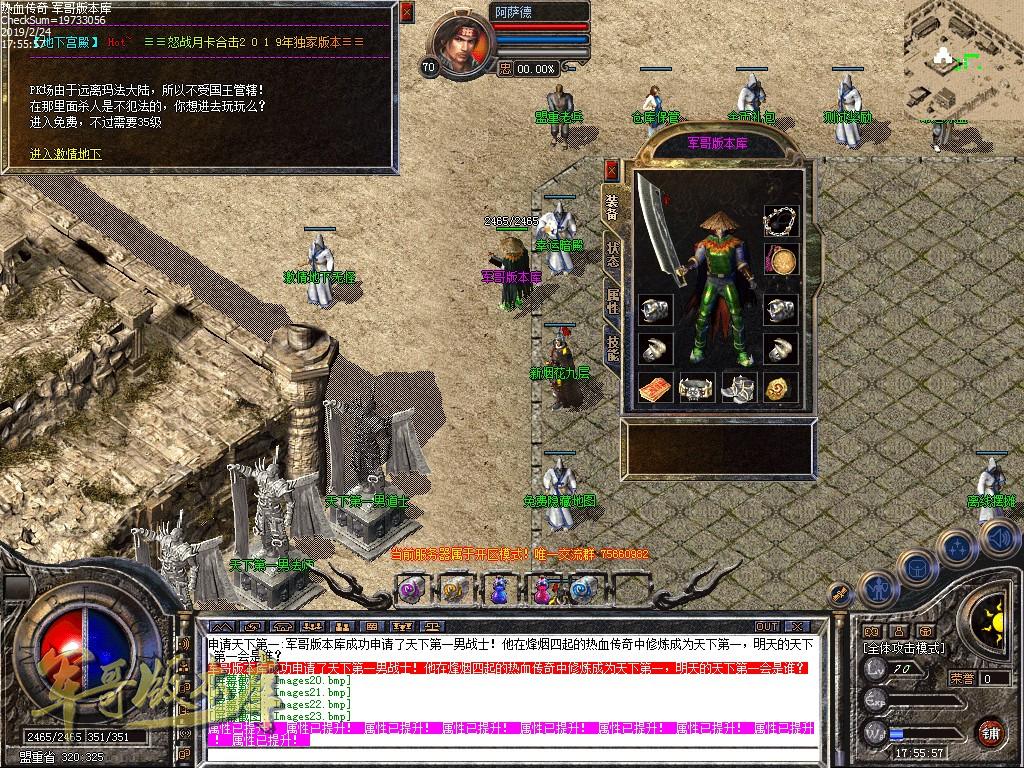
Task: Use the blue potion in the belt bar
Action: [x=497, y=590]
